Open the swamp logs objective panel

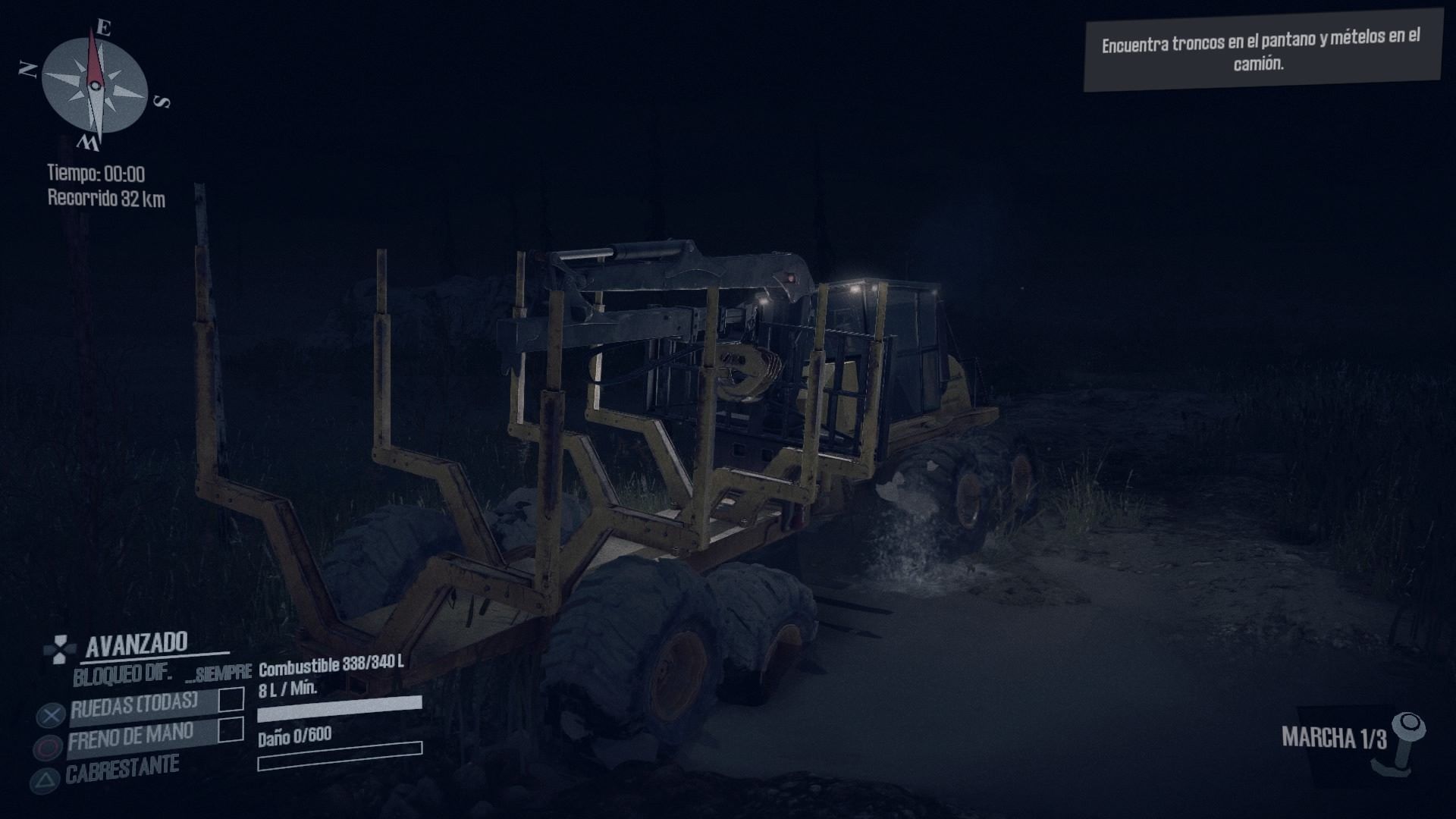tap(1261, 50)
